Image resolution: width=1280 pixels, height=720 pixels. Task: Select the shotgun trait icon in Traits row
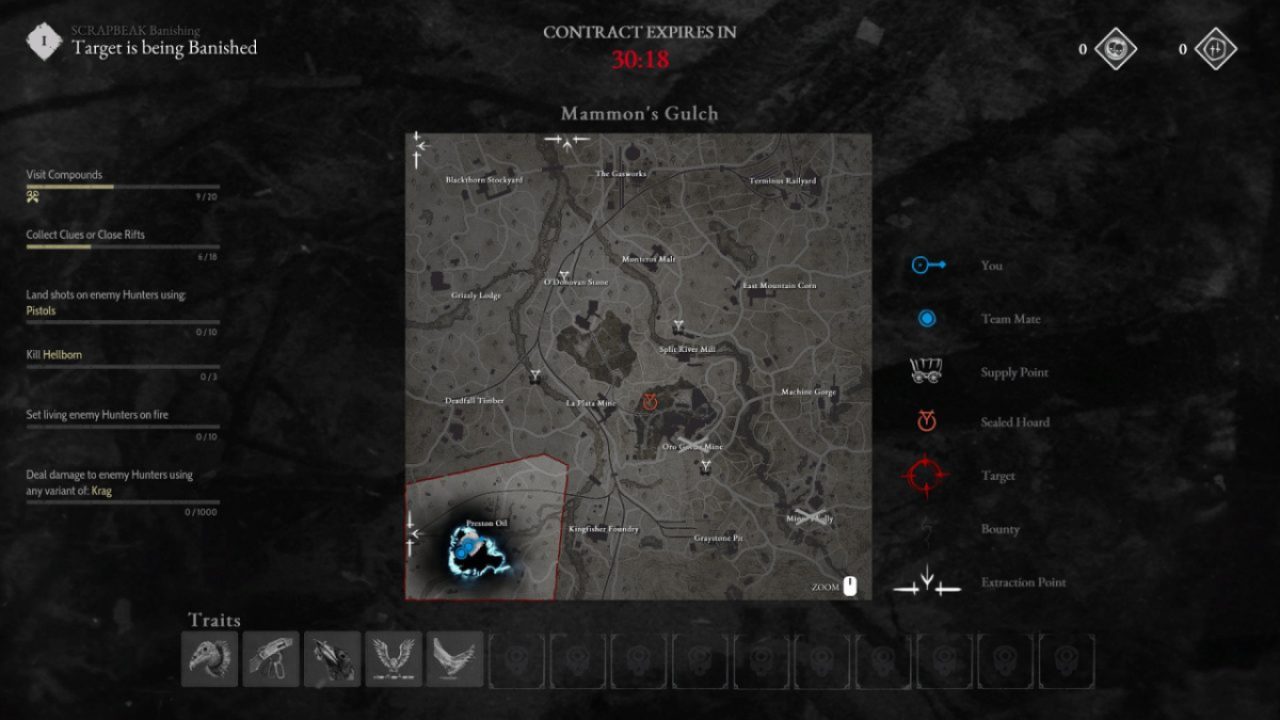[x=270, y=658]
